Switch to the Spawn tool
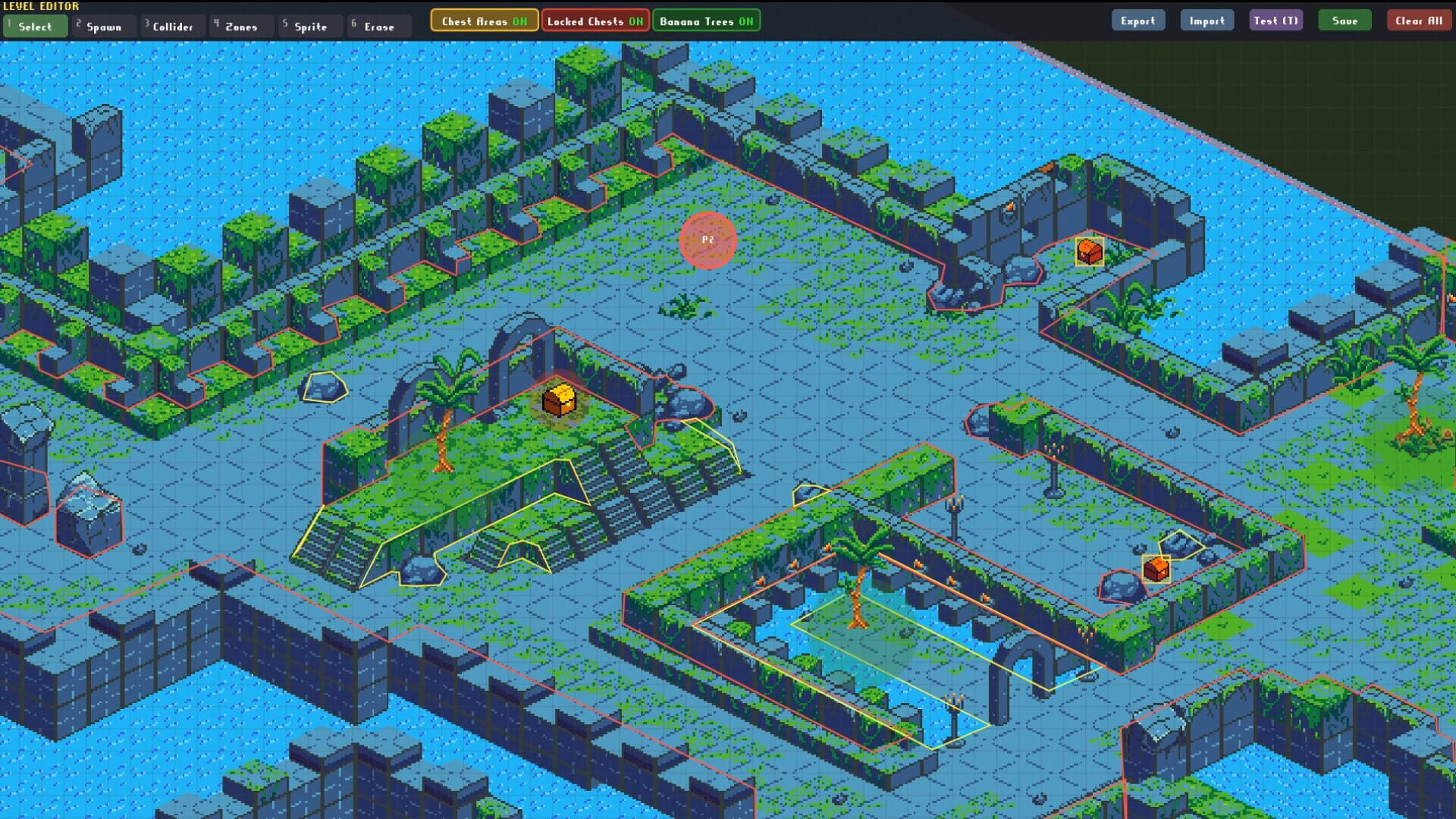Screen dimensions: 1456x819 coord(103,25)
